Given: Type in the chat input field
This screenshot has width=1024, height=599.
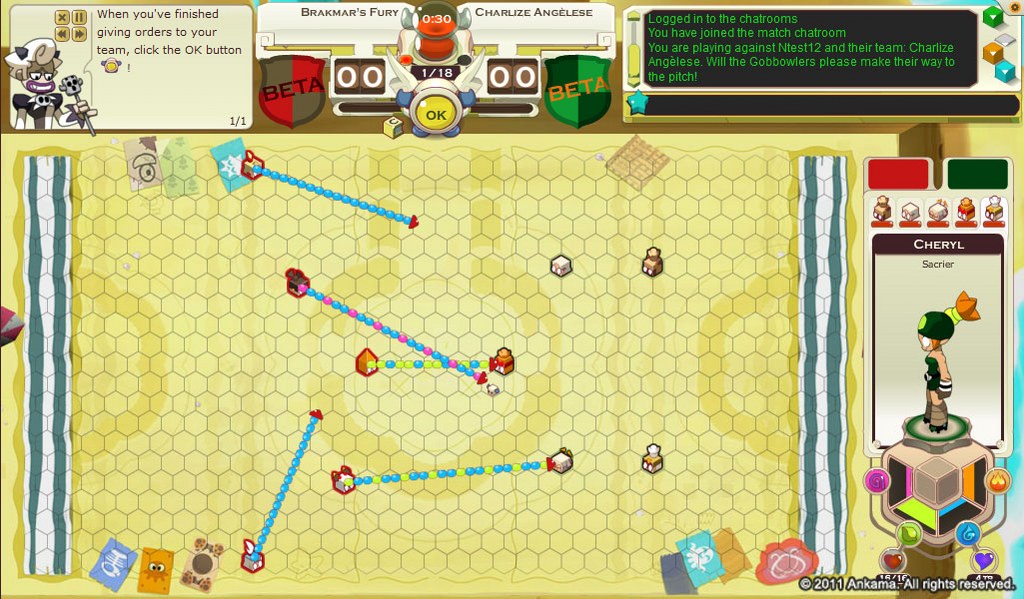Looking at the screenshot, I should point(810,104).
